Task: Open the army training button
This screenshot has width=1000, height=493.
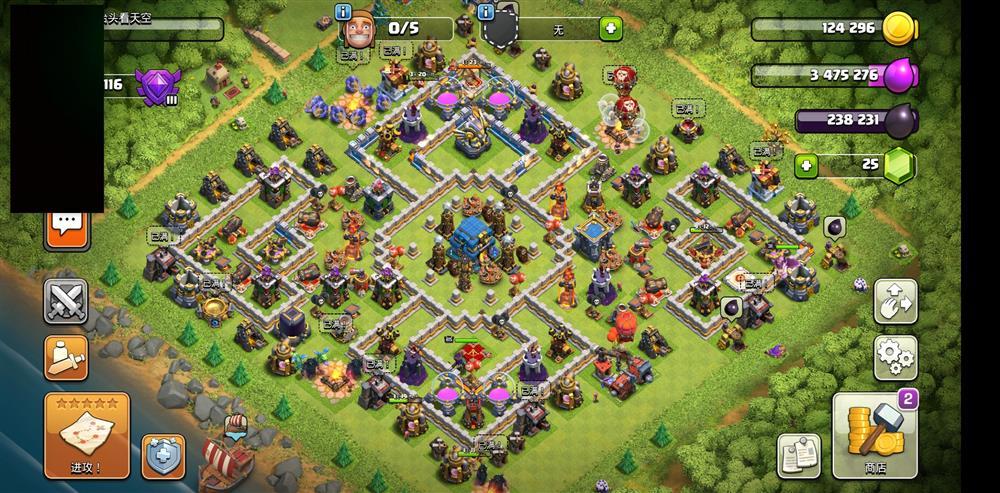Action: click(x=66, y=357)
